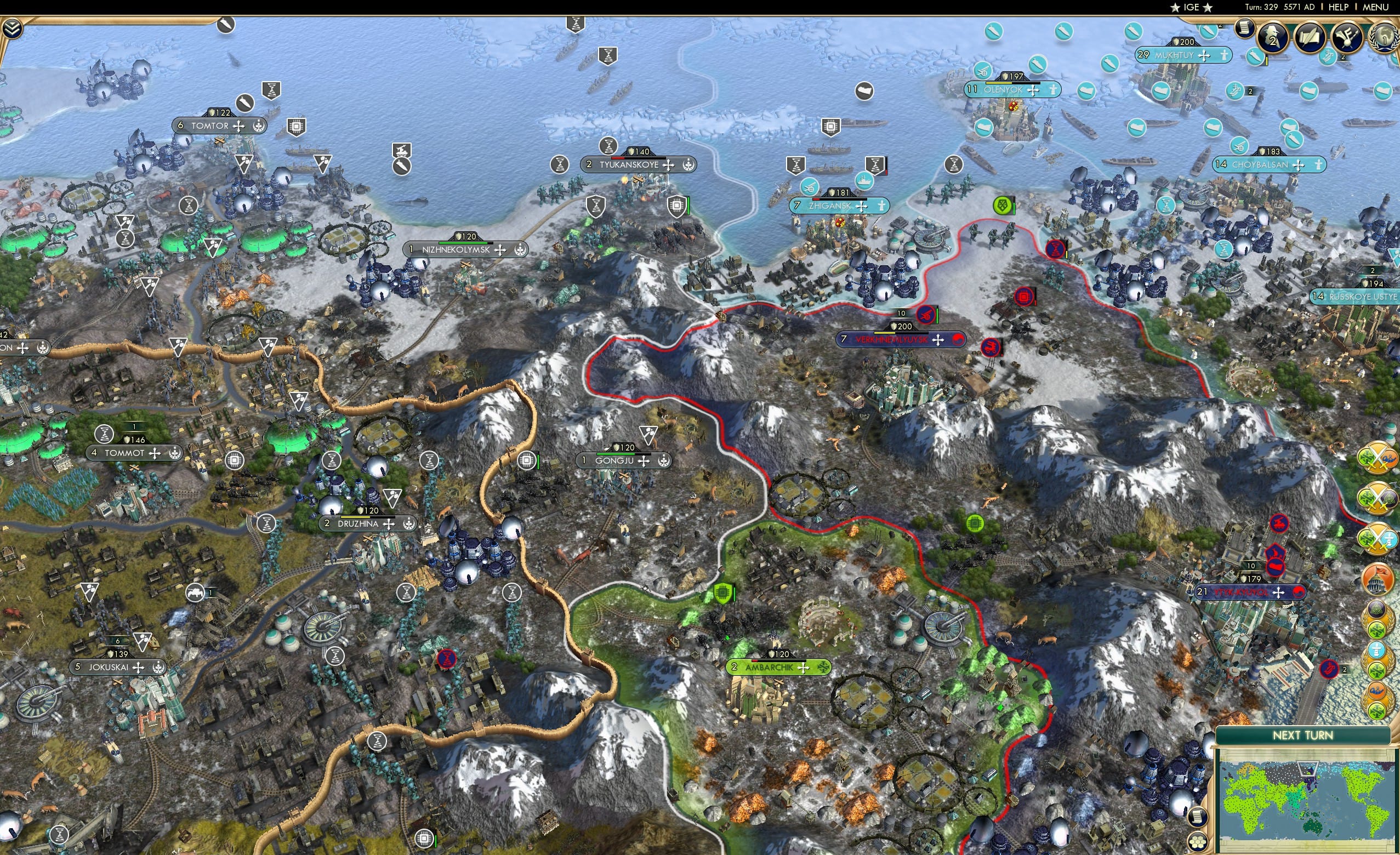Click the Great Writer scroll-and-quill notification icon
1400x855 pixels.
click(1310, 36)
